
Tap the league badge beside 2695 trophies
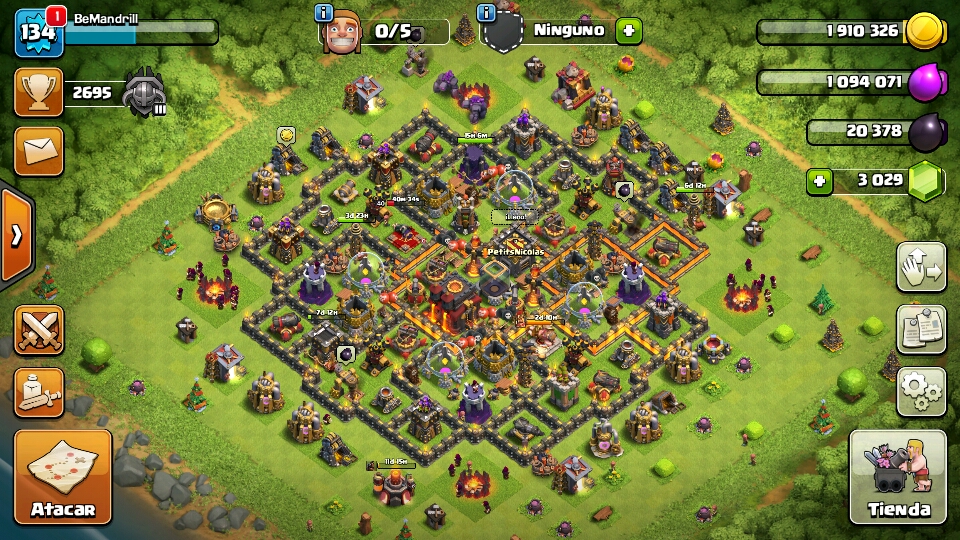tap(142, 92)
